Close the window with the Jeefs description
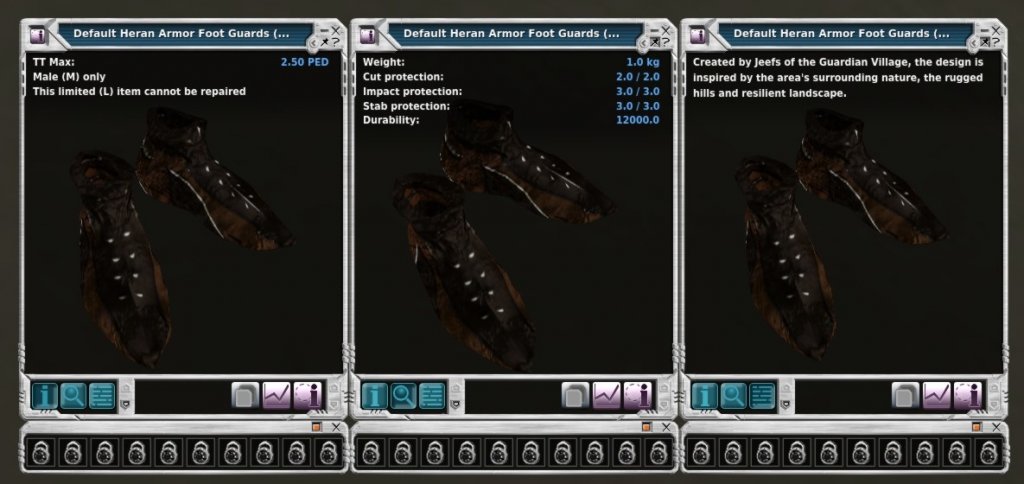1024x484 pixels. click(x=997, y=30)
